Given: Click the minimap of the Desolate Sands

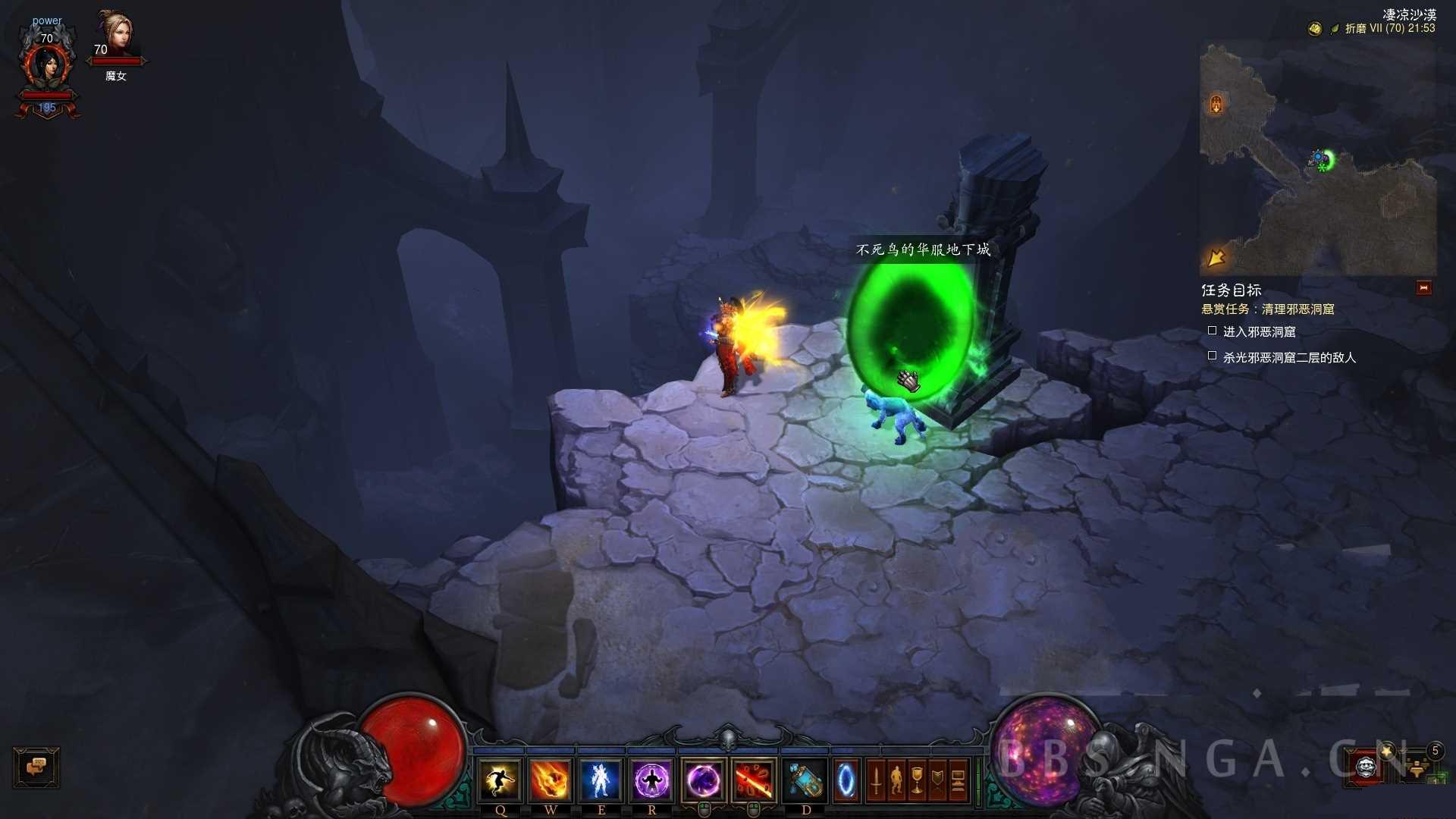Looking at the screenshot, I should (1318, 159).
